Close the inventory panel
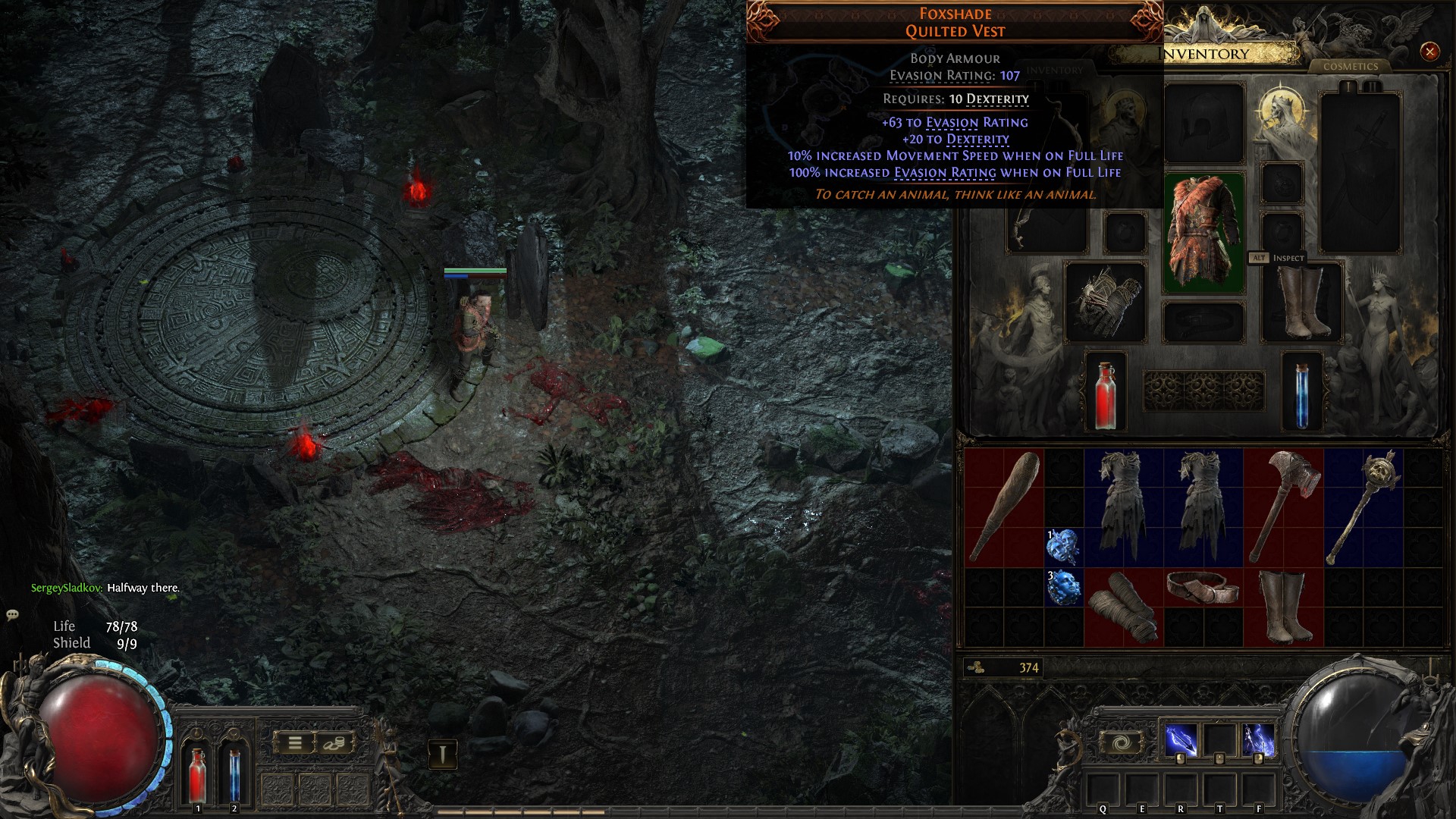 1429,52
